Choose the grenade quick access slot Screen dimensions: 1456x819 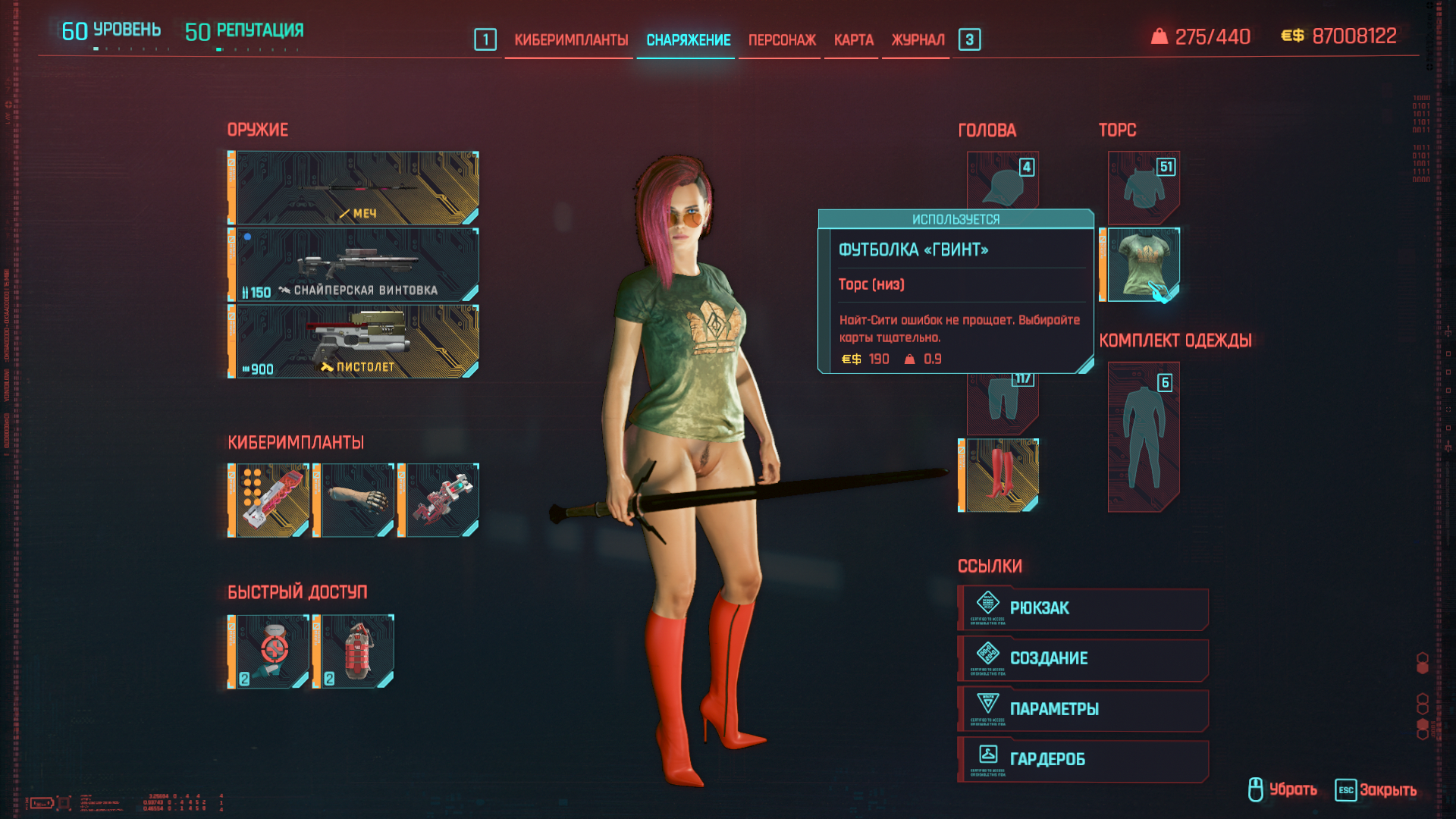click(x=358, y=651)
